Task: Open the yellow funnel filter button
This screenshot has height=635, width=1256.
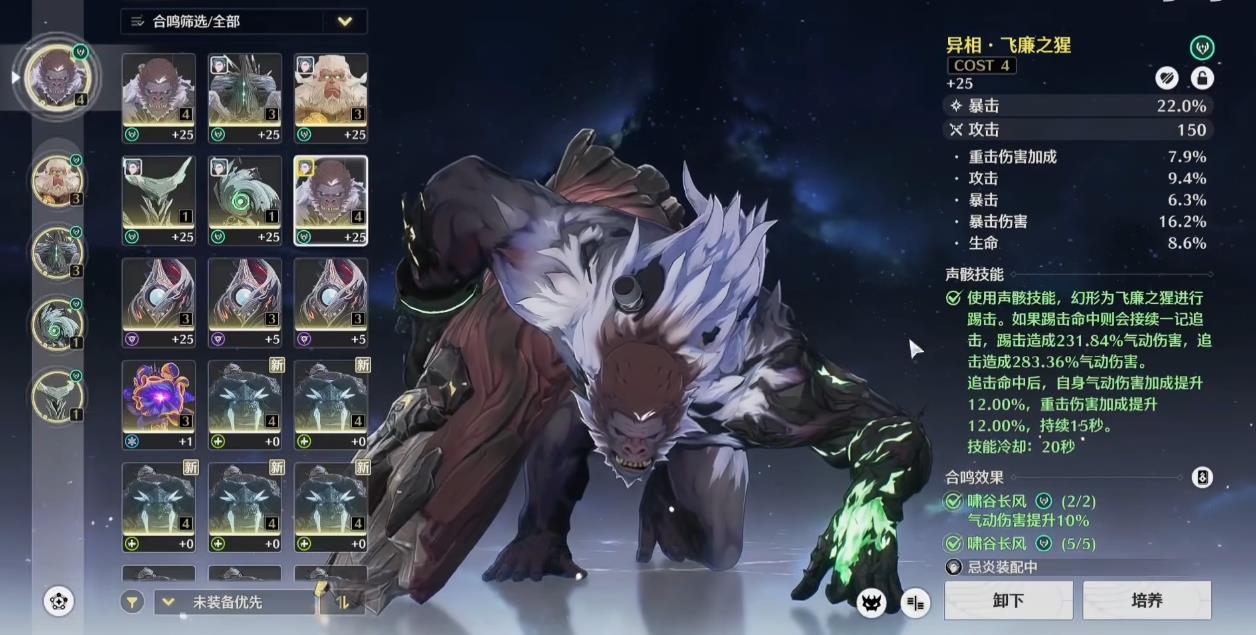Action: coord(132,602)
